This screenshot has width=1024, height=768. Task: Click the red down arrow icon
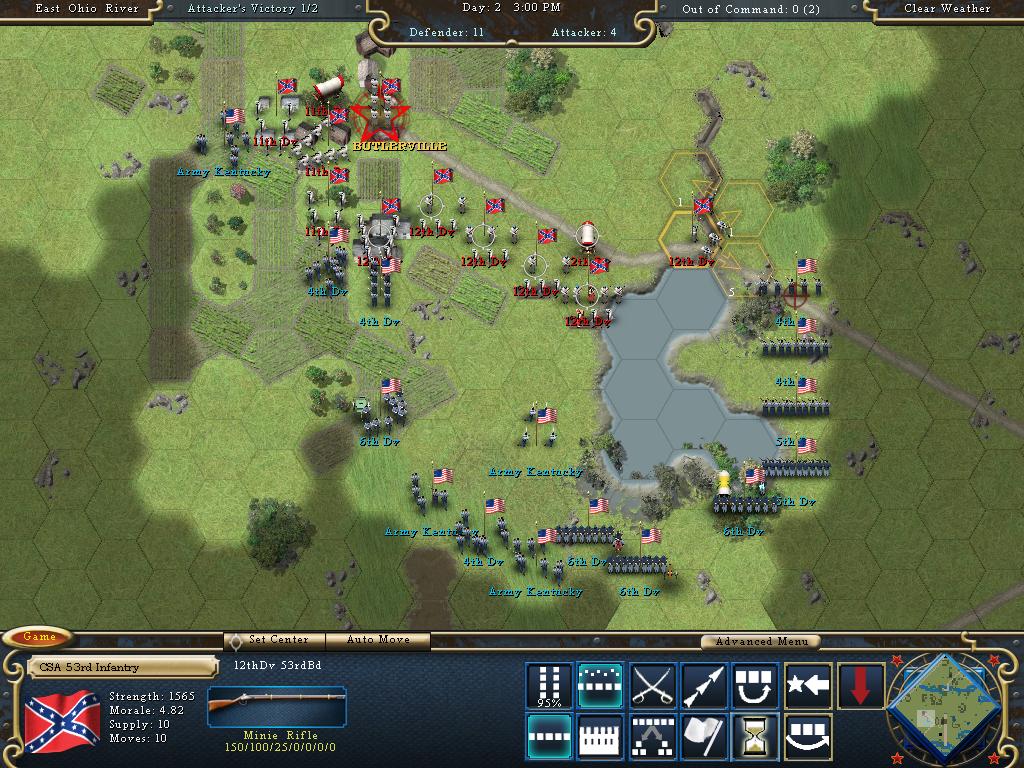(860, 686)
